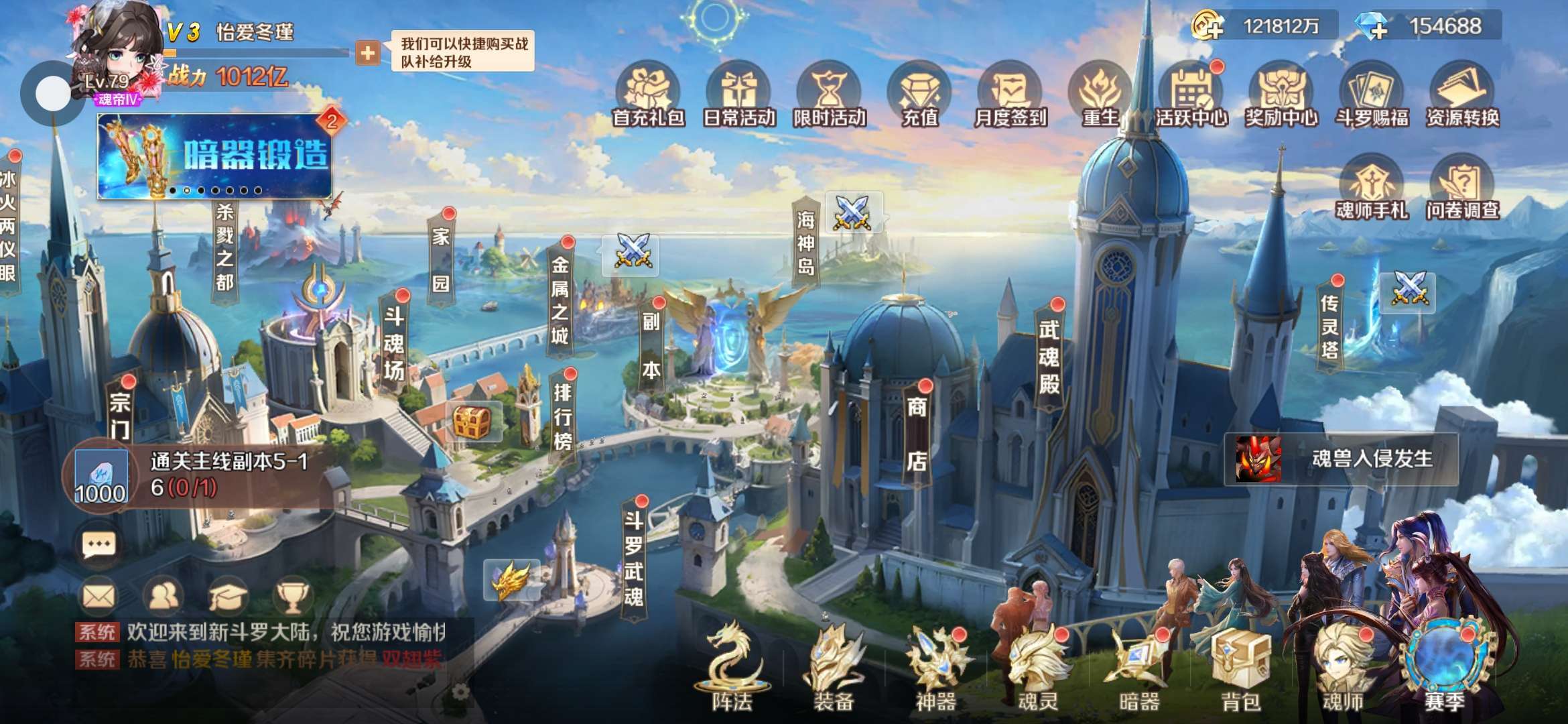Screen dimensions: 1568x724
Task: Open the mail envelope icon
Action: [99, 595]
